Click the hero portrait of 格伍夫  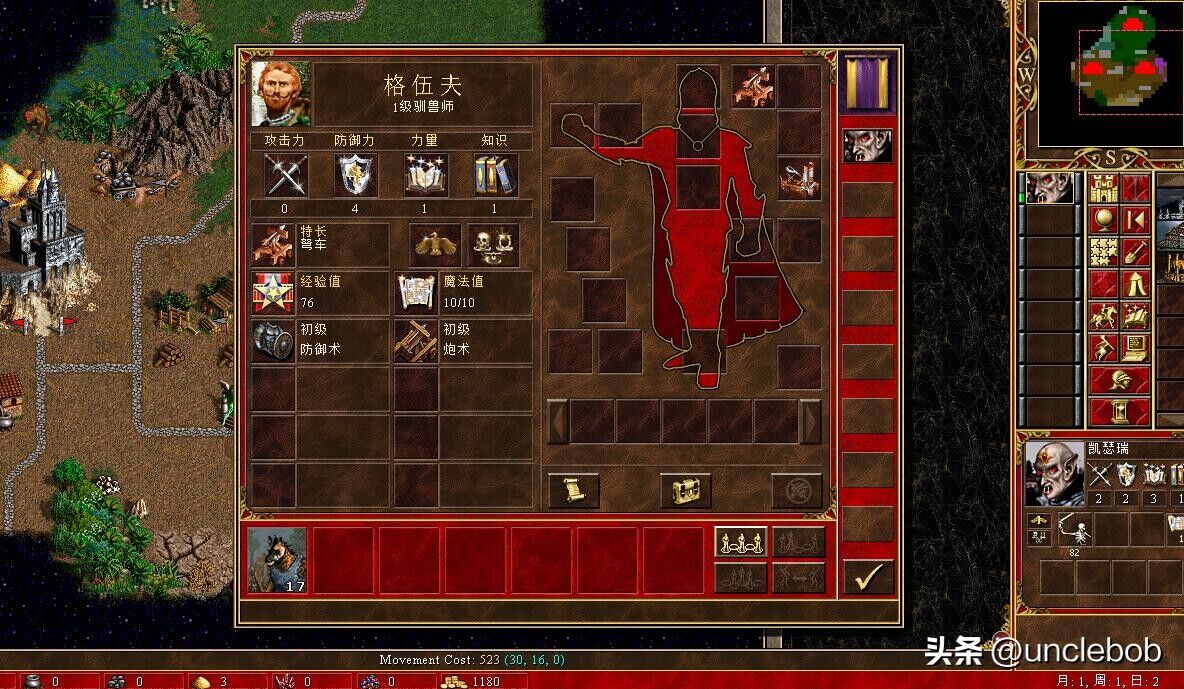(x=281, y=93)
